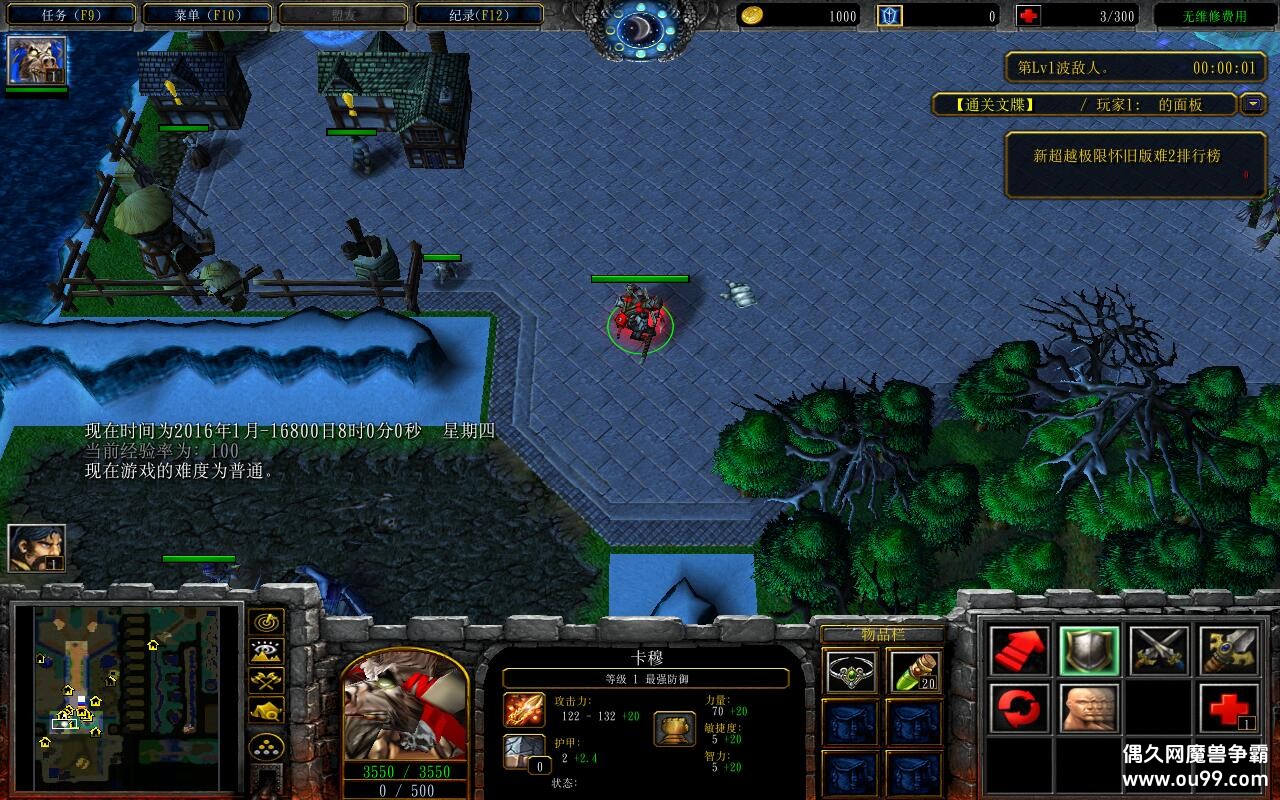Activate the single jeweled sword ability
Screen dimensions: 1280x800
click(1229, 651)
